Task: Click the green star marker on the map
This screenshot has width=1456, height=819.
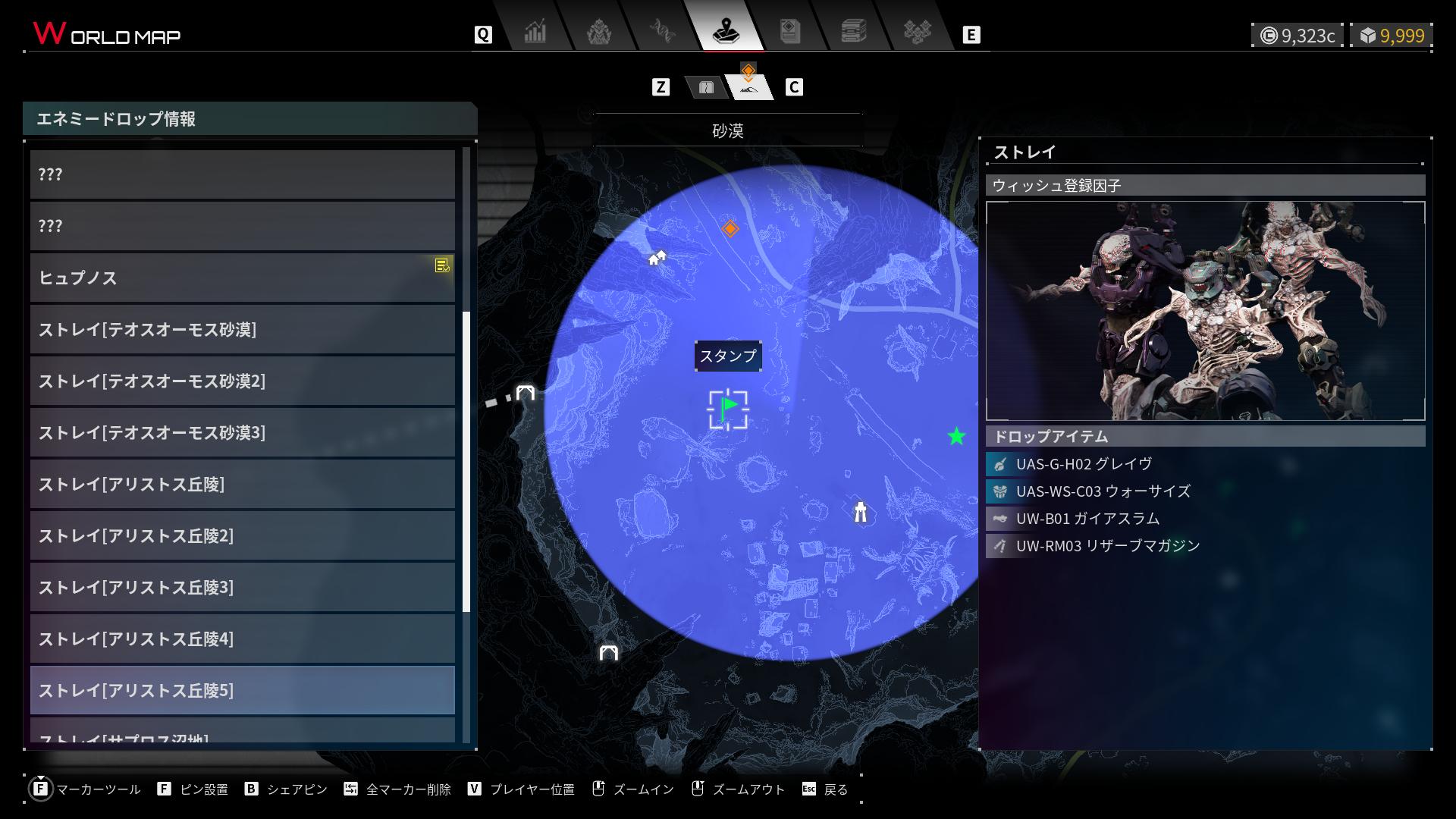Action: click(956, 436)
